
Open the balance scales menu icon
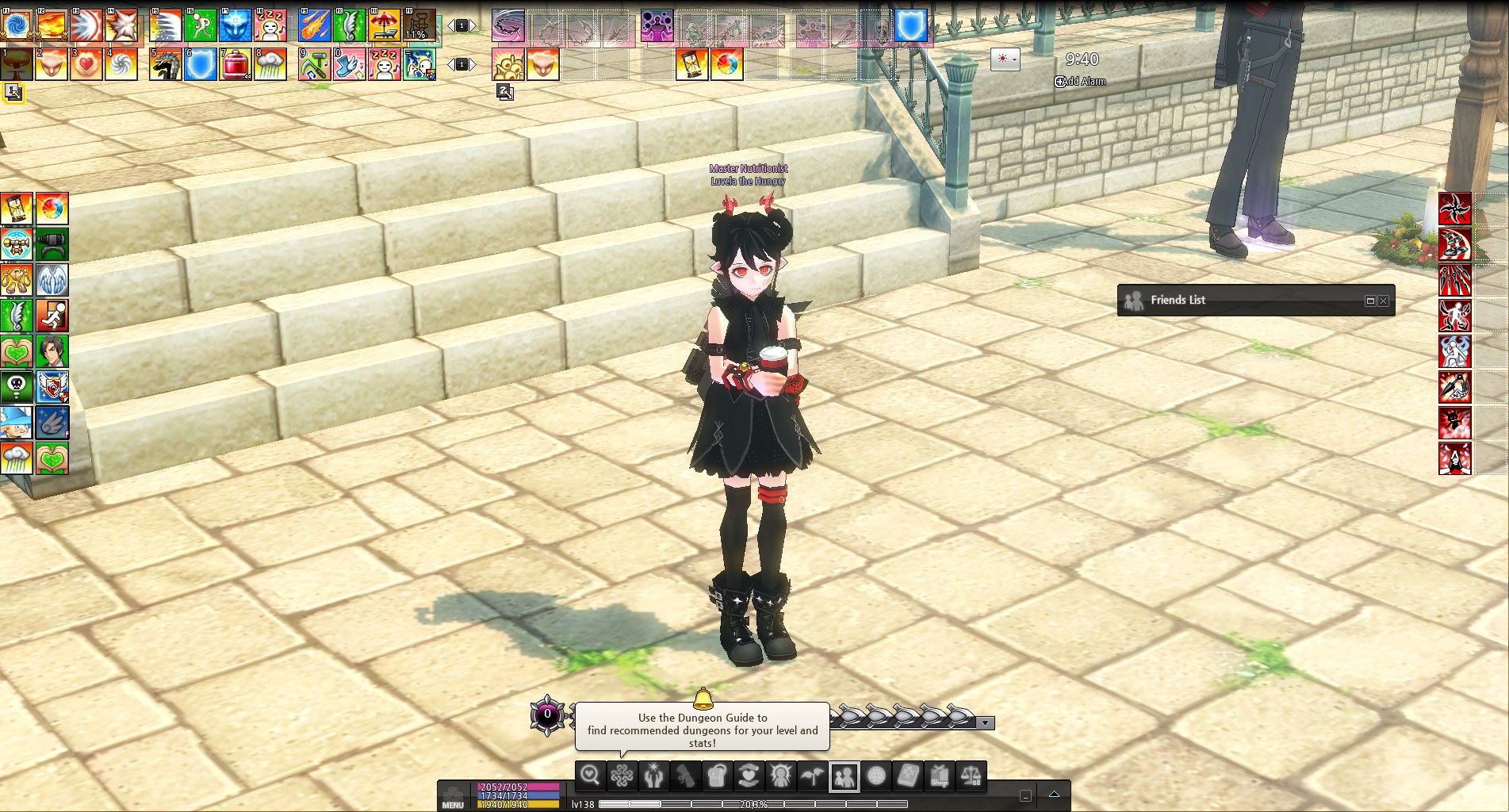click(x=971, y=776)
